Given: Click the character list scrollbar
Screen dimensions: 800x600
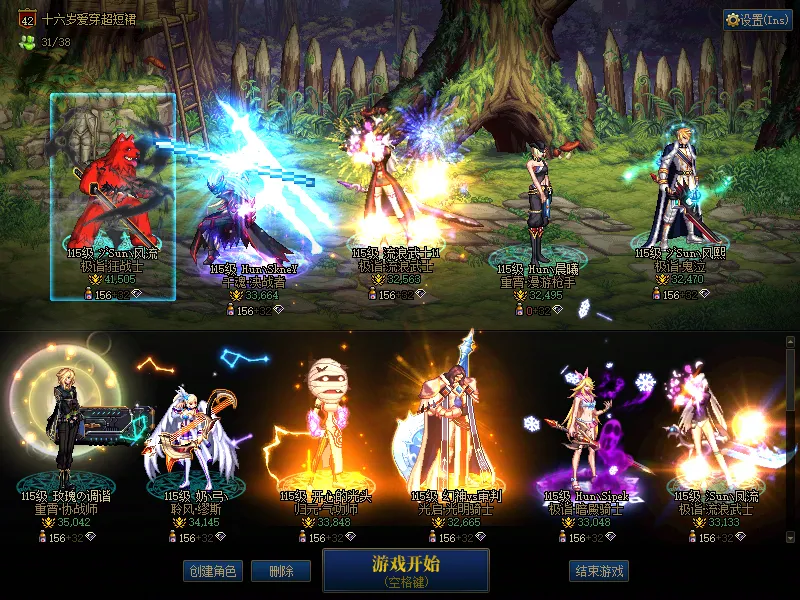Looking at the screenshot, I should pyautogui.click(x=791, y=440).
